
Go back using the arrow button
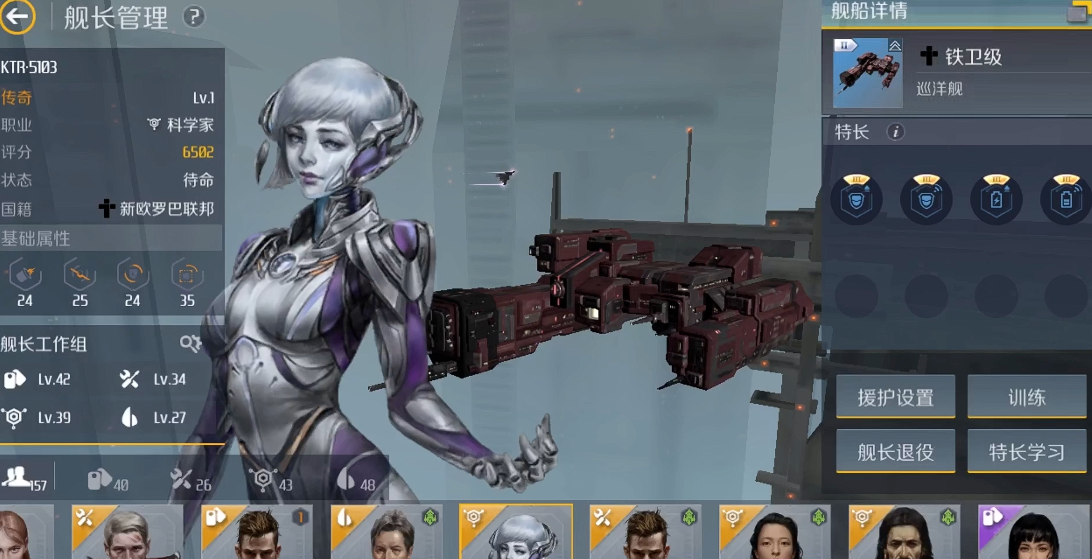pos(18,16)
